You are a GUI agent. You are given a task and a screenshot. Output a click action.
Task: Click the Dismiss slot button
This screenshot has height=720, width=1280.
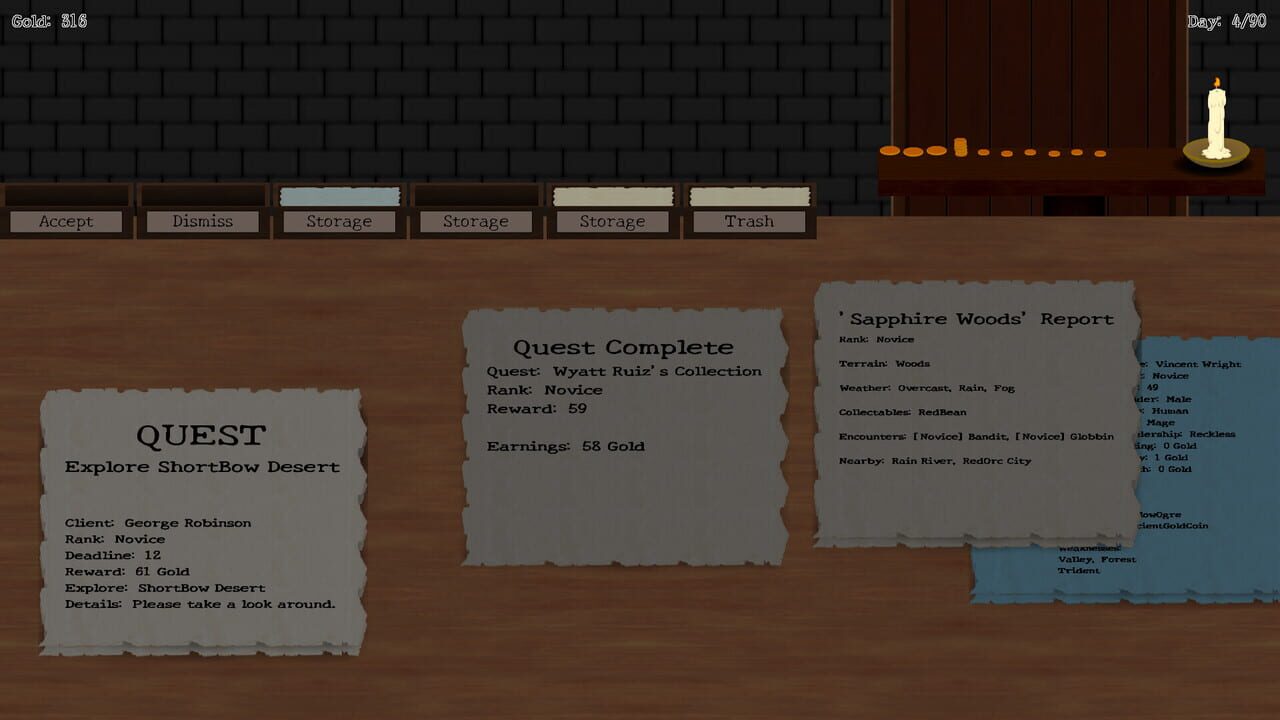pyautogui.click(x=202, y=221)
